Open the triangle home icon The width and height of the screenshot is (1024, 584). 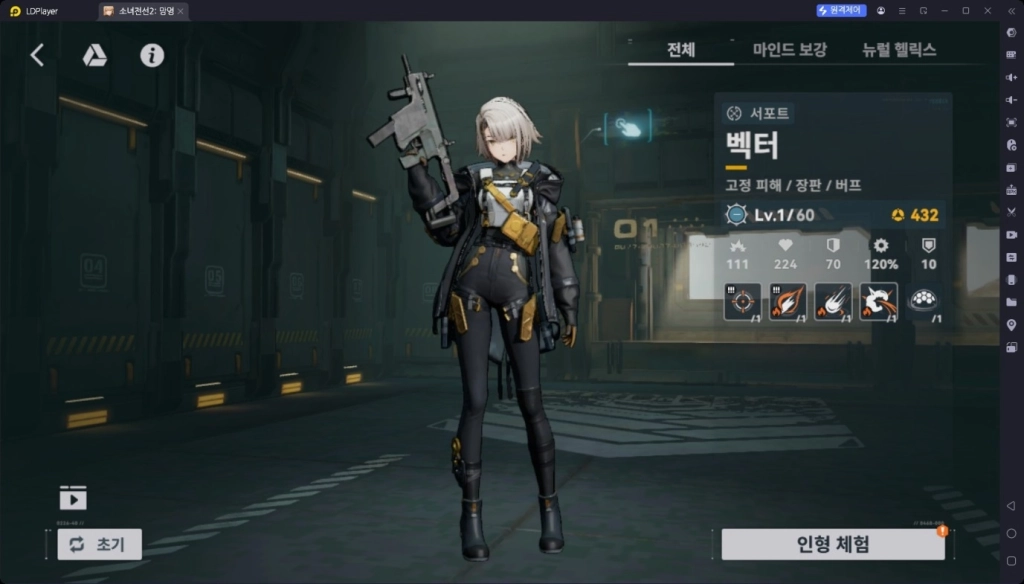[x=94, y=56]
